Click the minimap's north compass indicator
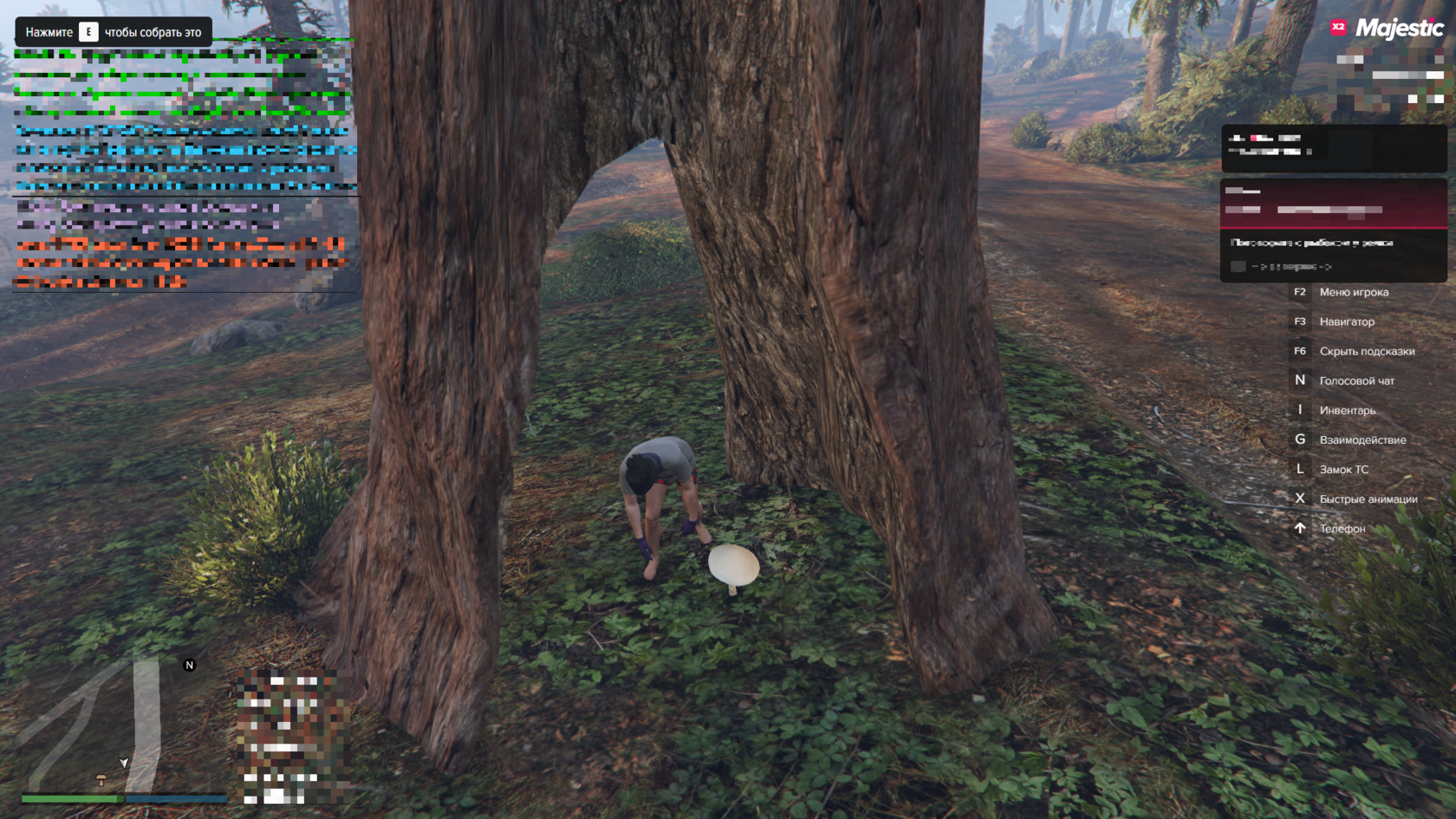The image size is (1456, 819). pos(190,666)
